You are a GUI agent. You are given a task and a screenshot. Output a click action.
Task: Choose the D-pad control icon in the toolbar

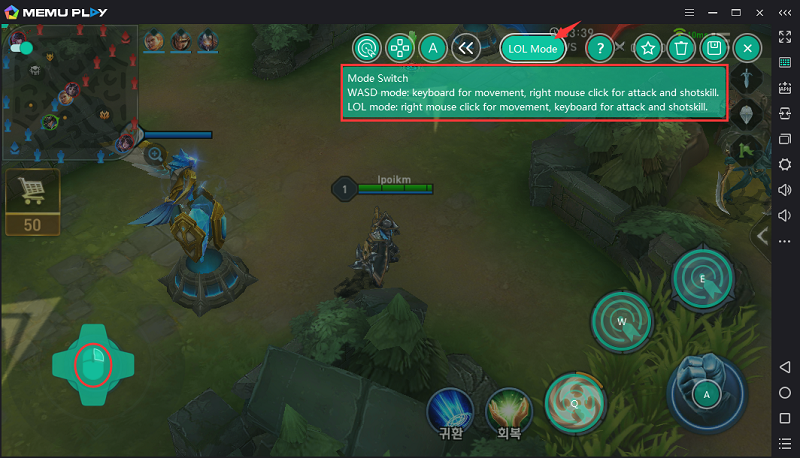[399, 48]
